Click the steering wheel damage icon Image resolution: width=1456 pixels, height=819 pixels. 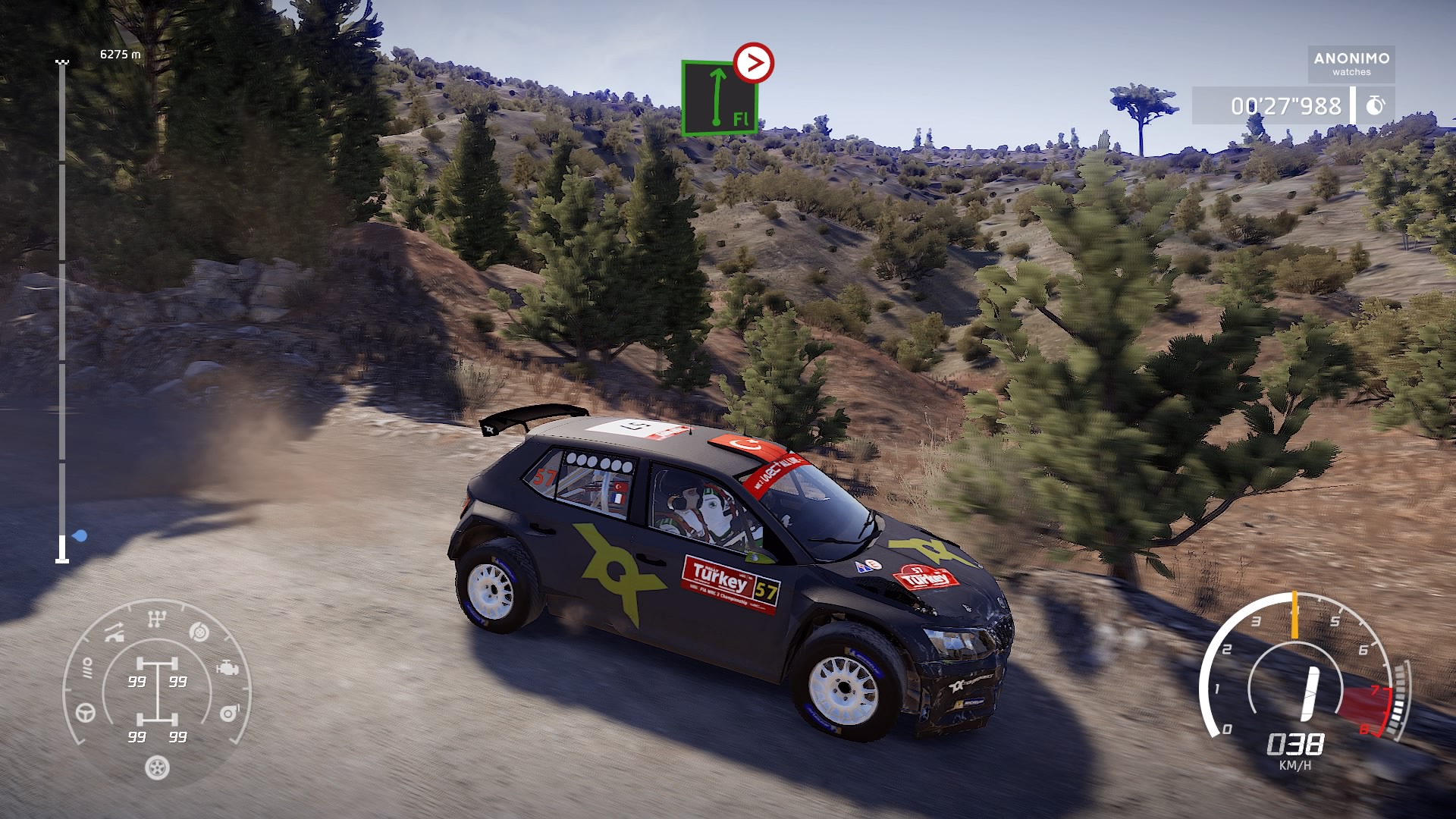point(86,713)
